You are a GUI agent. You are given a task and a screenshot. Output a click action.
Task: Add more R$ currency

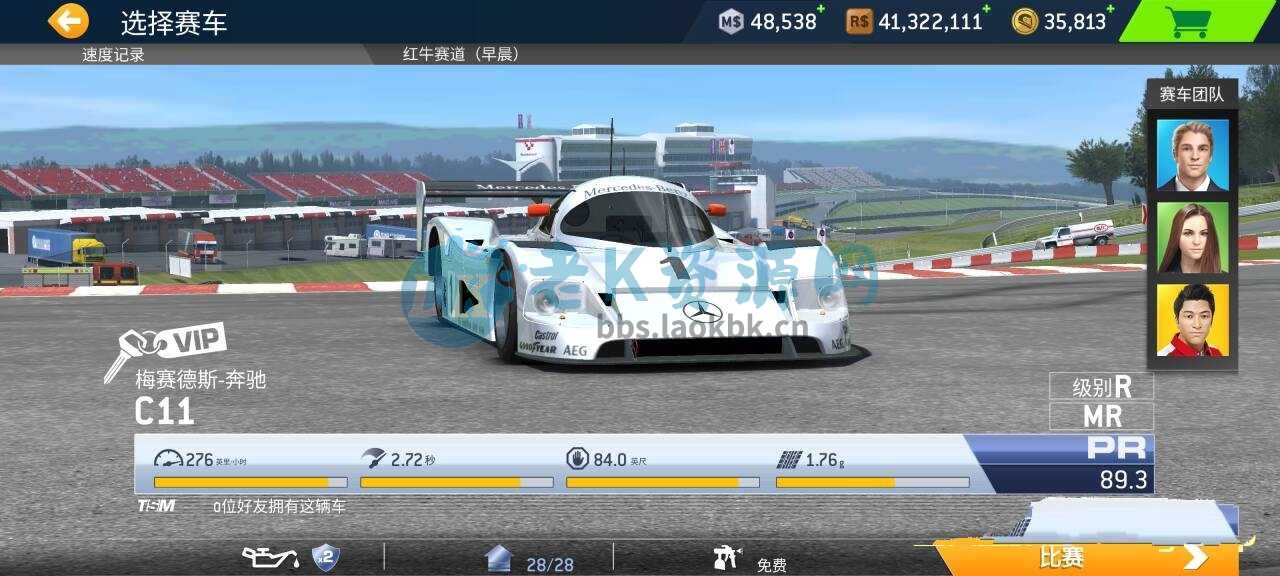[986, 9]
